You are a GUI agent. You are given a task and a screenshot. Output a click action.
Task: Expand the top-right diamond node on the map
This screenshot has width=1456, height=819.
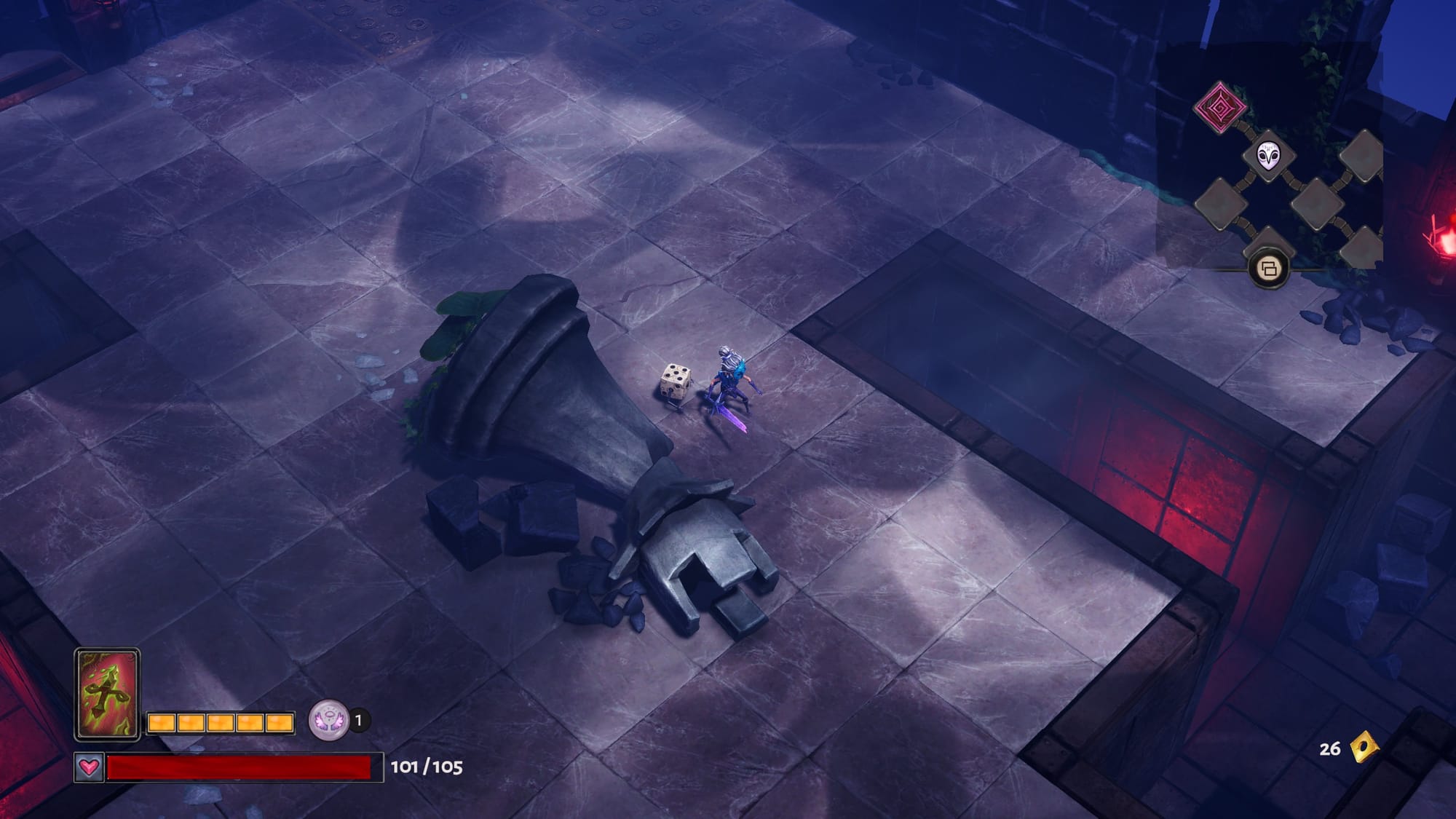click(1363, 155)
